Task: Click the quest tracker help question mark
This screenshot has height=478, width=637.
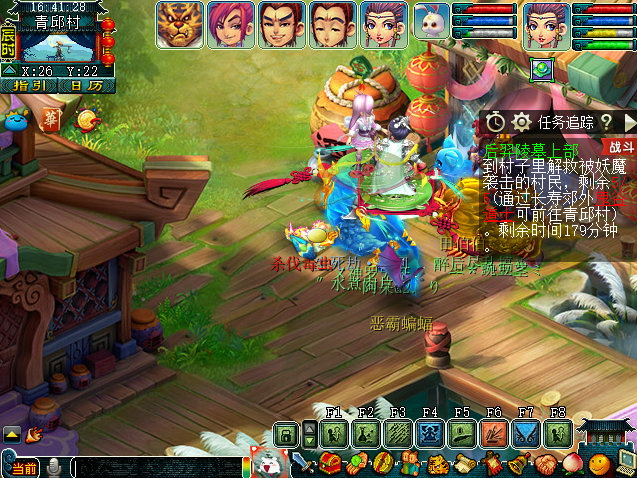Action: (x=606, y=122)
